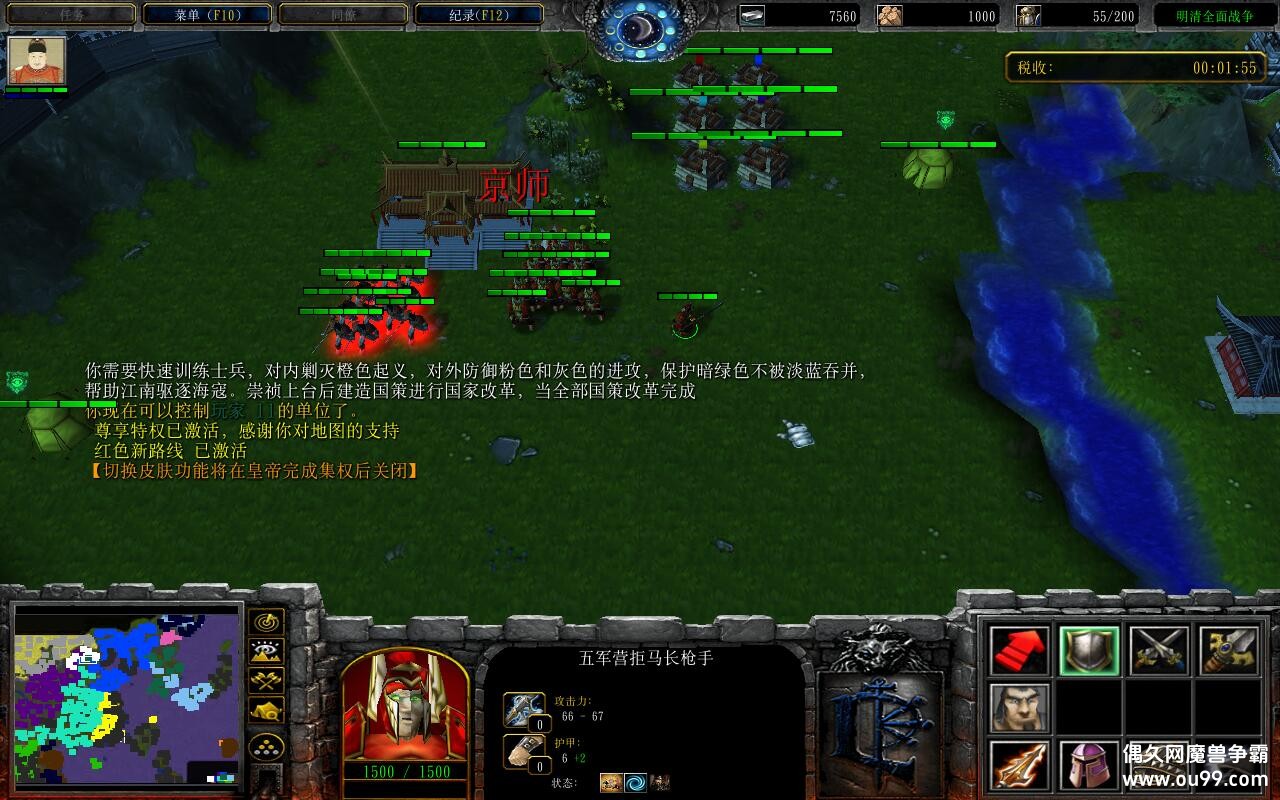Click the red arrow upgrade icon
This screenshot has height=800, width=1280.
point(1017,651)
